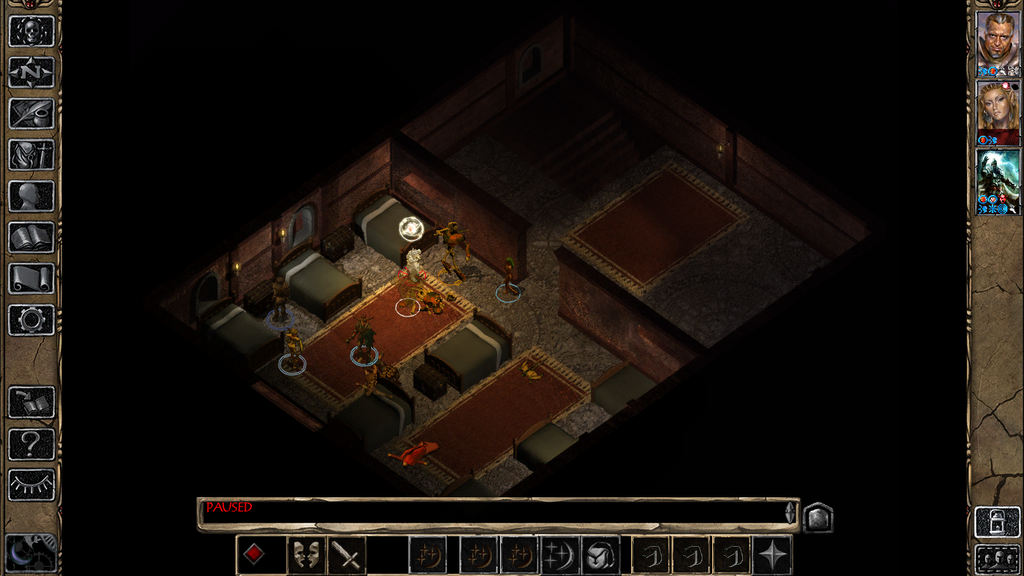Image resolution: width=1024 pixels, height=576 pixels.
Task: Open the area map with the compass icon
Action: pos(31,72)
